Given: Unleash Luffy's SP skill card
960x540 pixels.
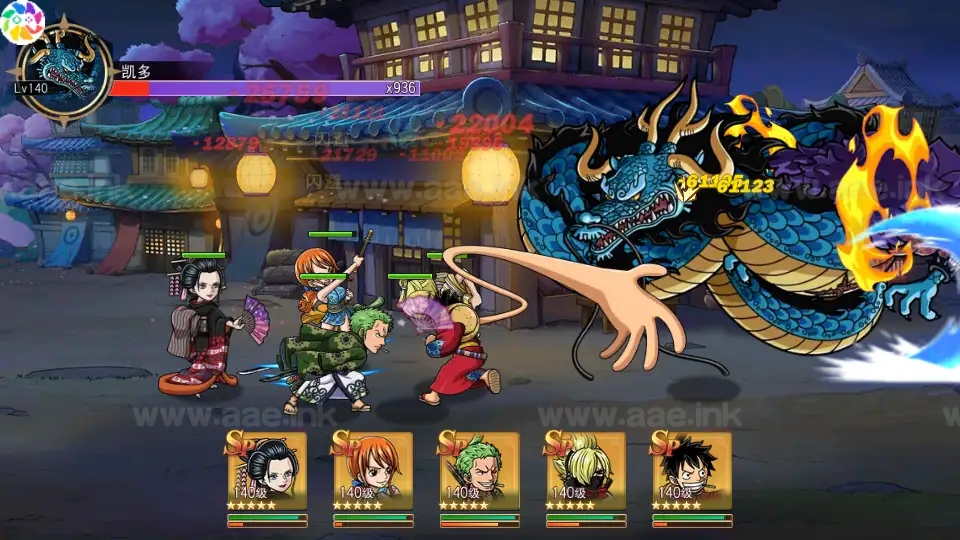Looking at the screenshot, I should click(691, 472).
